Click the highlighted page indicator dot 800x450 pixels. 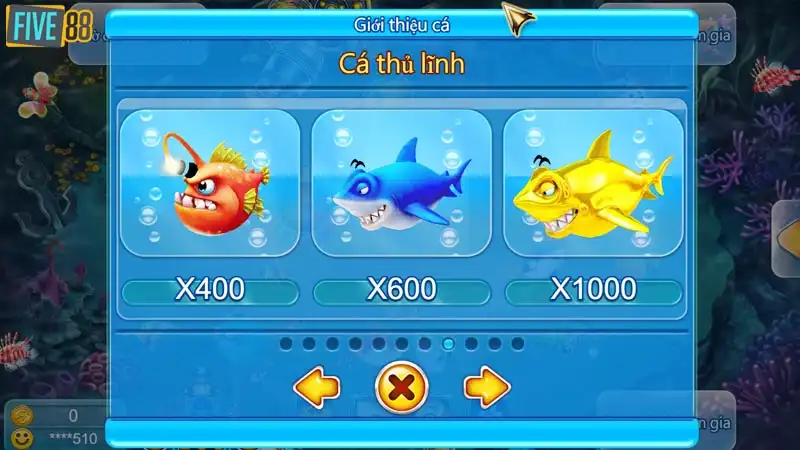tap(448, 344)
